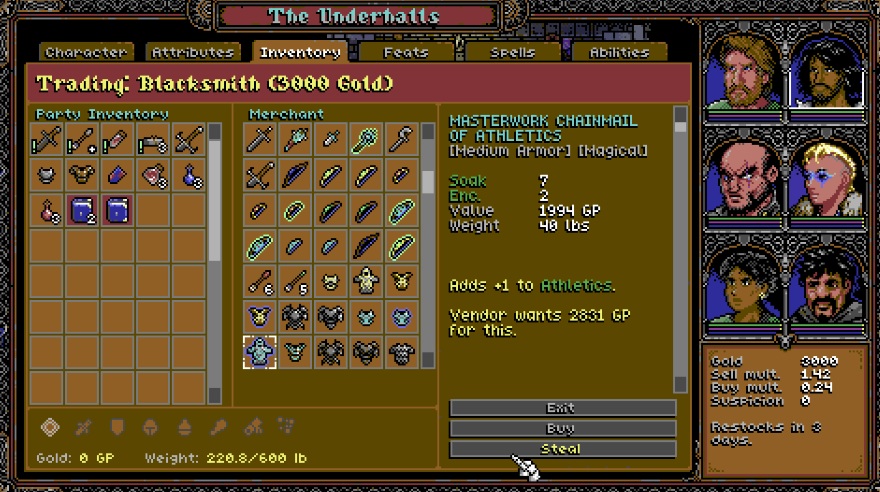
Task: Go to the Spells tab
Action: click(512, 52)
